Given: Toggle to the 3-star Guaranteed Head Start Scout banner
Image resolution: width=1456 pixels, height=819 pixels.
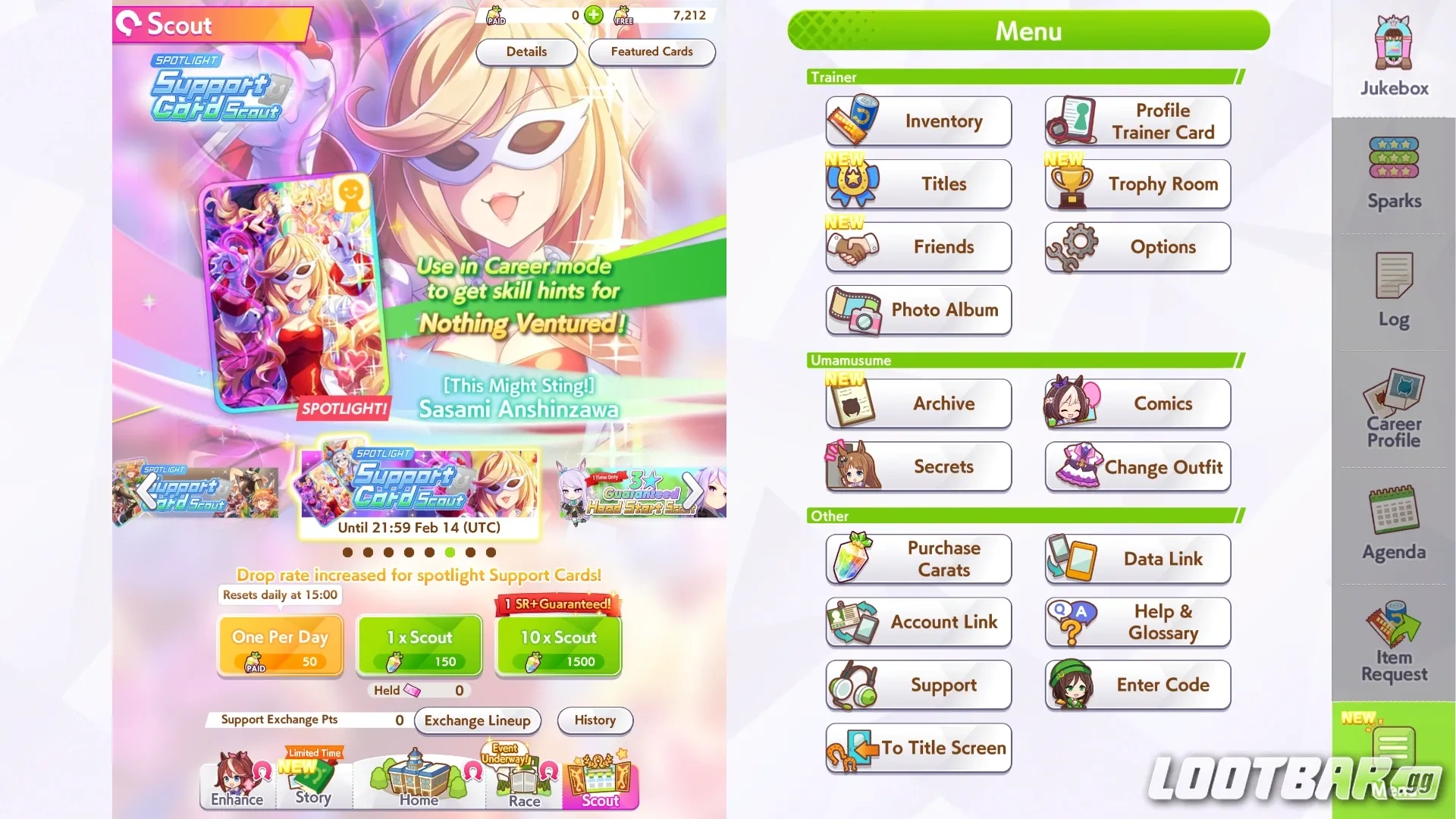Looking at the screenshot, I should tap(641, 489).
